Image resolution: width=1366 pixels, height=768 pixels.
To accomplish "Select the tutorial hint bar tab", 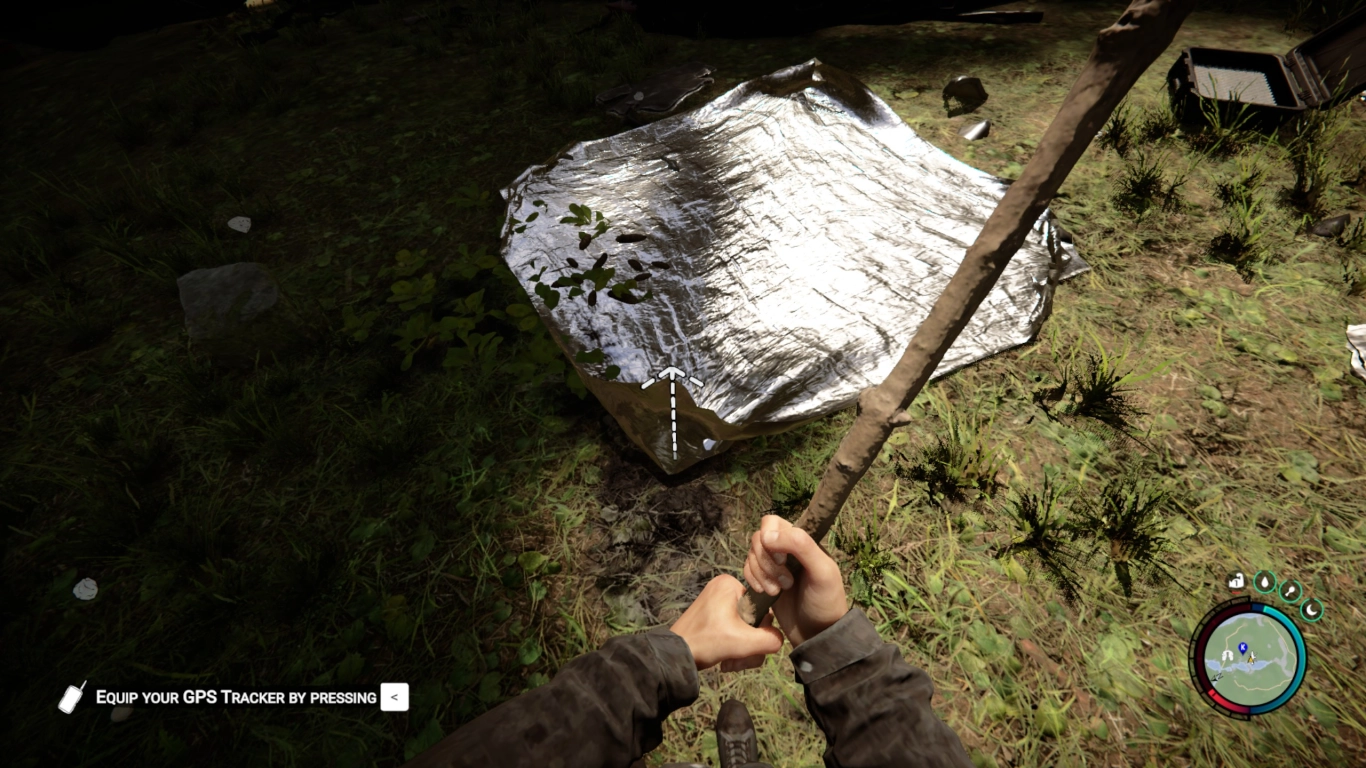I will click(393, 697).
